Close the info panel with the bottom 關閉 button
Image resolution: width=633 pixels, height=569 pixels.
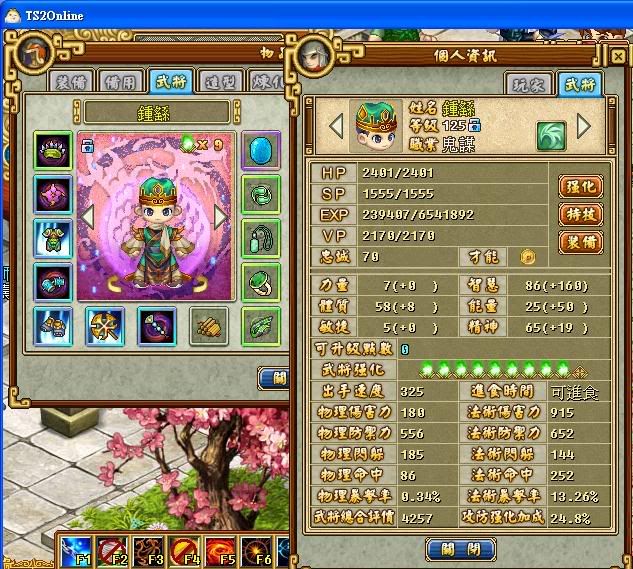click(x=460, y=549)
